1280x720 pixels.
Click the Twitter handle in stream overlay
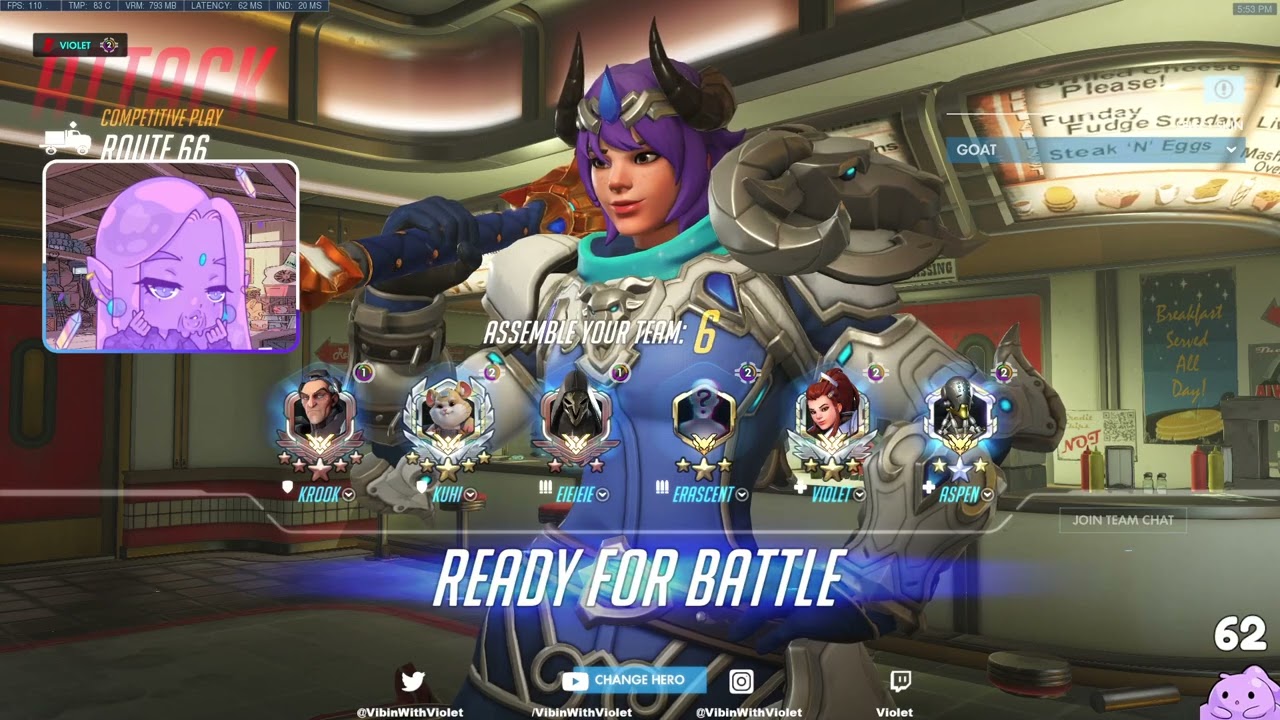coord(410,712)
